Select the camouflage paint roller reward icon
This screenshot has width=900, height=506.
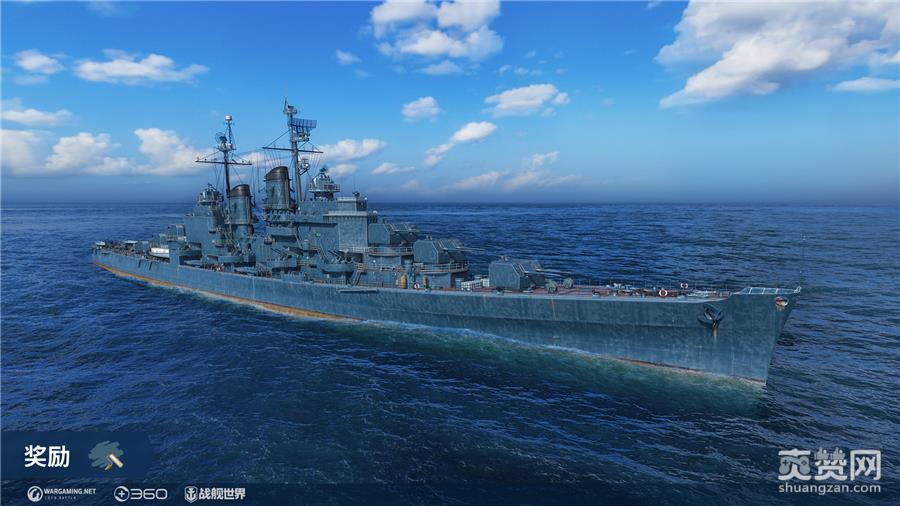point(106,456)
